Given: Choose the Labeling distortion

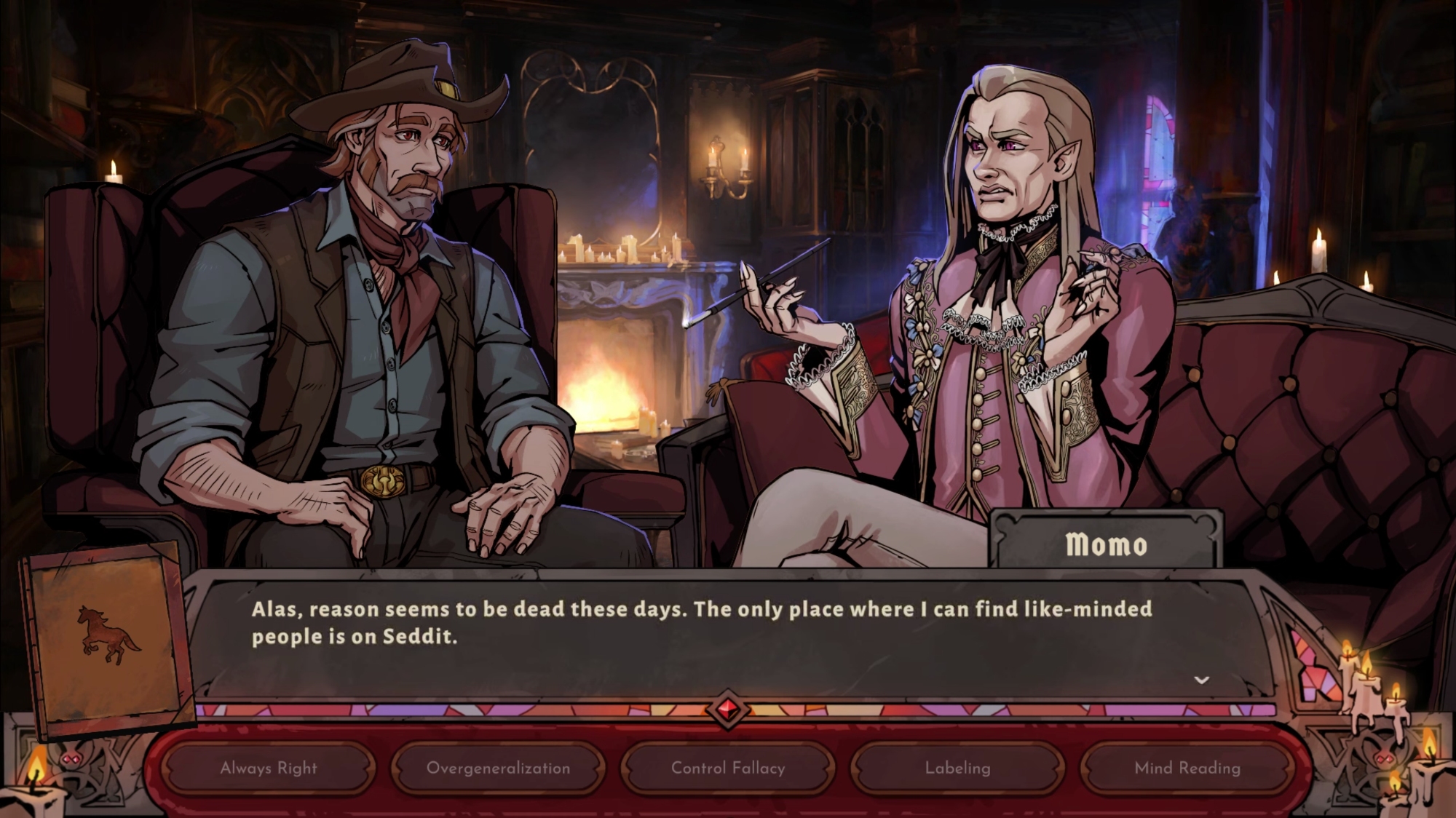Looking at the screenshot, I should [957, 768].
